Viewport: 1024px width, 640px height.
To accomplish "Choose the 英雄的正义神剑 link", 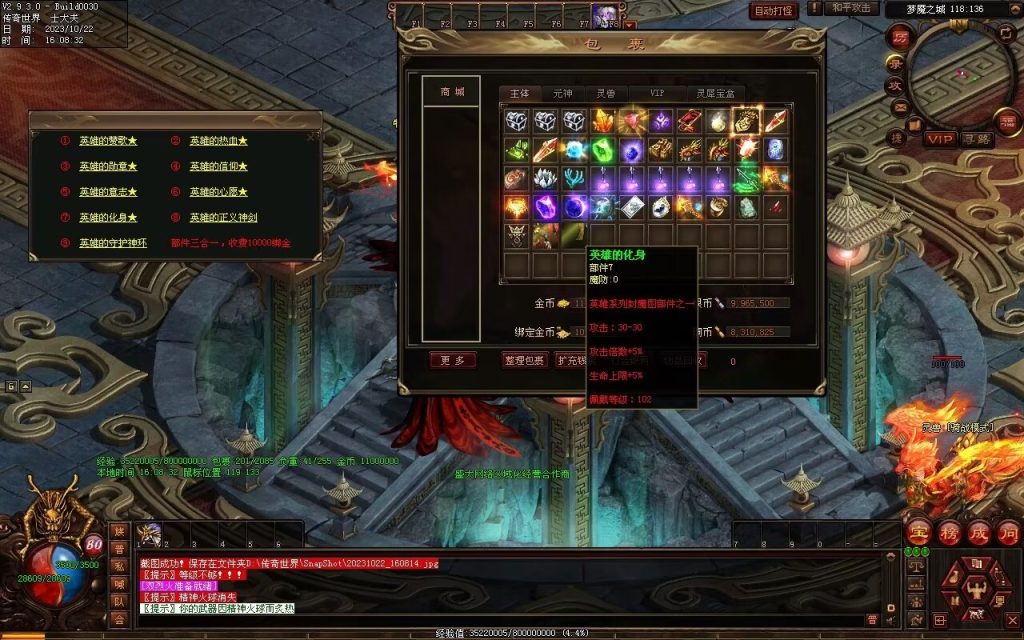I will click(x=224, y=217).
